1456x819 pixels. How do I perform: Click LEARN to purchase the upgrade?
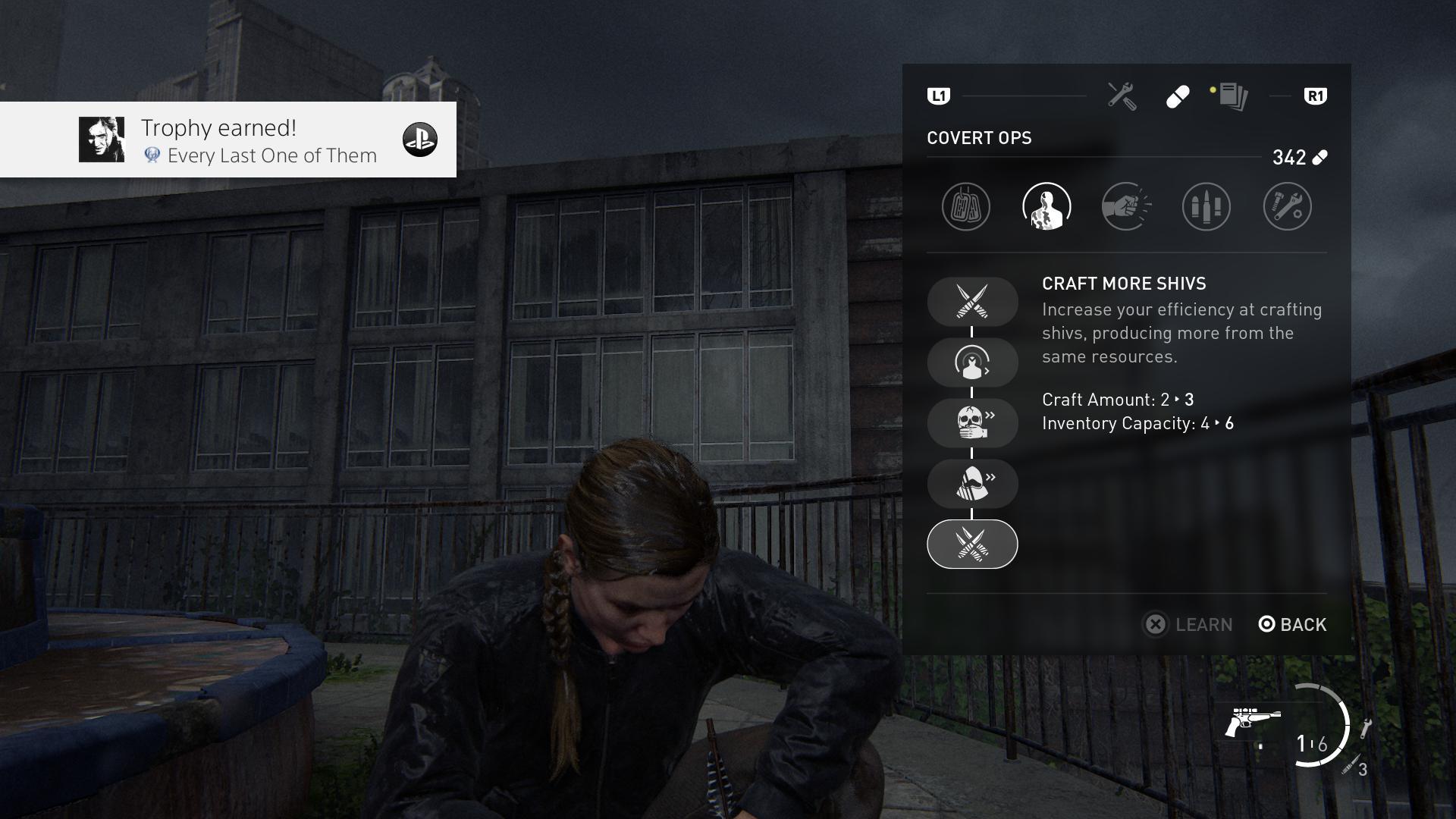click(x=1188, y=624)
